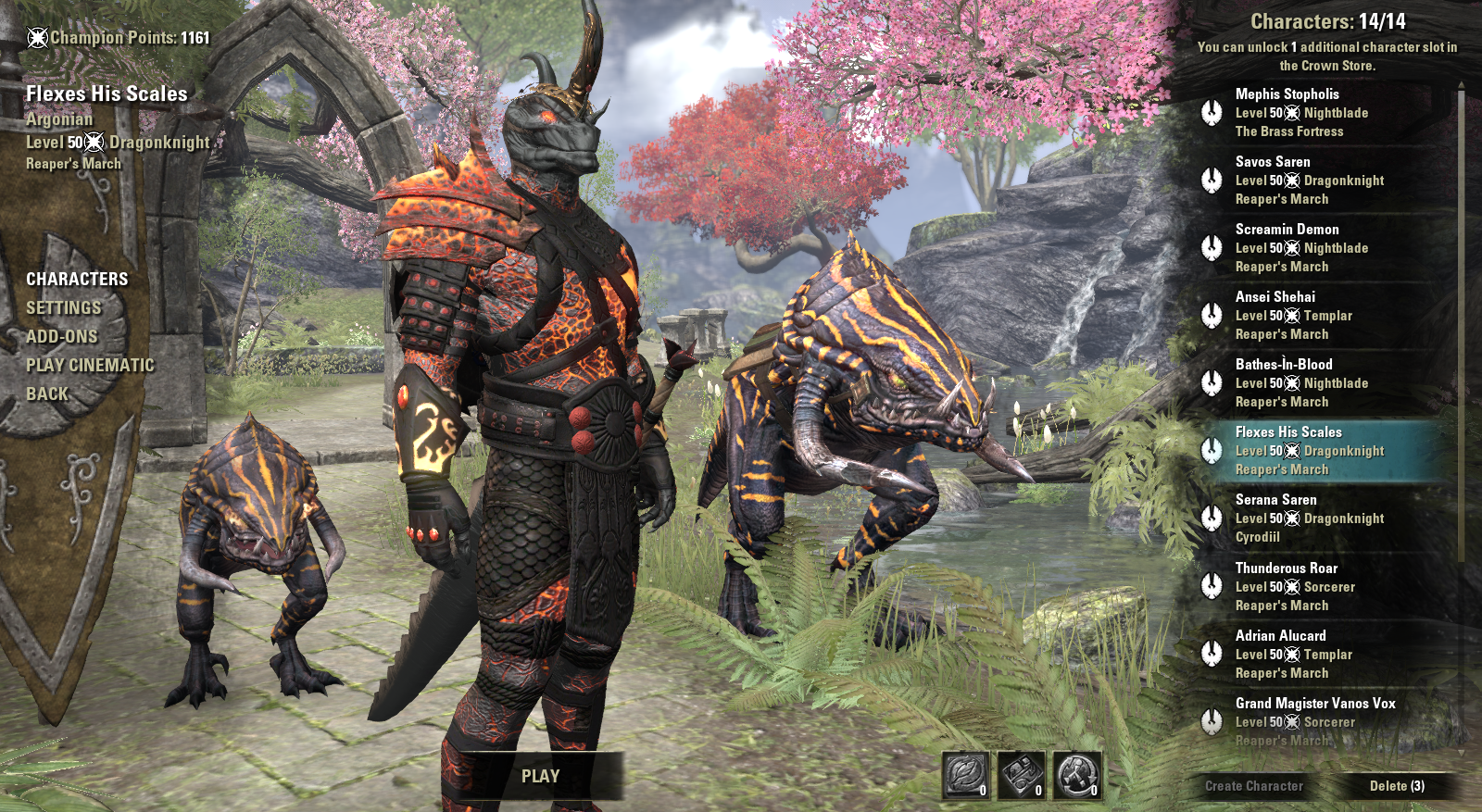Select Bathes-In-Blood character row
1482x812 pixels.
tap(1325, 382)
